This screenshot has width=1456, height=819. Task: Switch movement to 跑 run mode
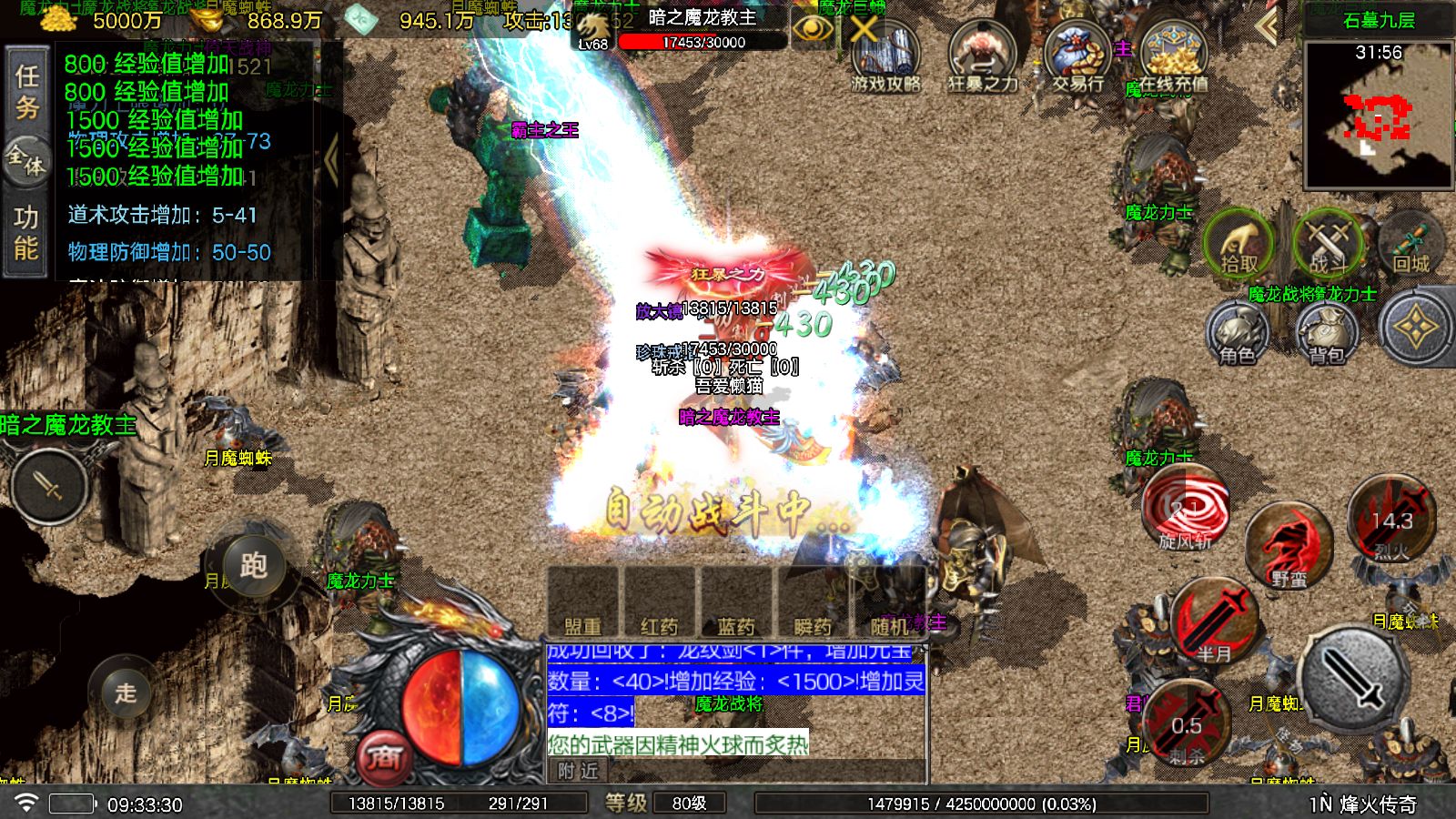[x=253, y=566]
